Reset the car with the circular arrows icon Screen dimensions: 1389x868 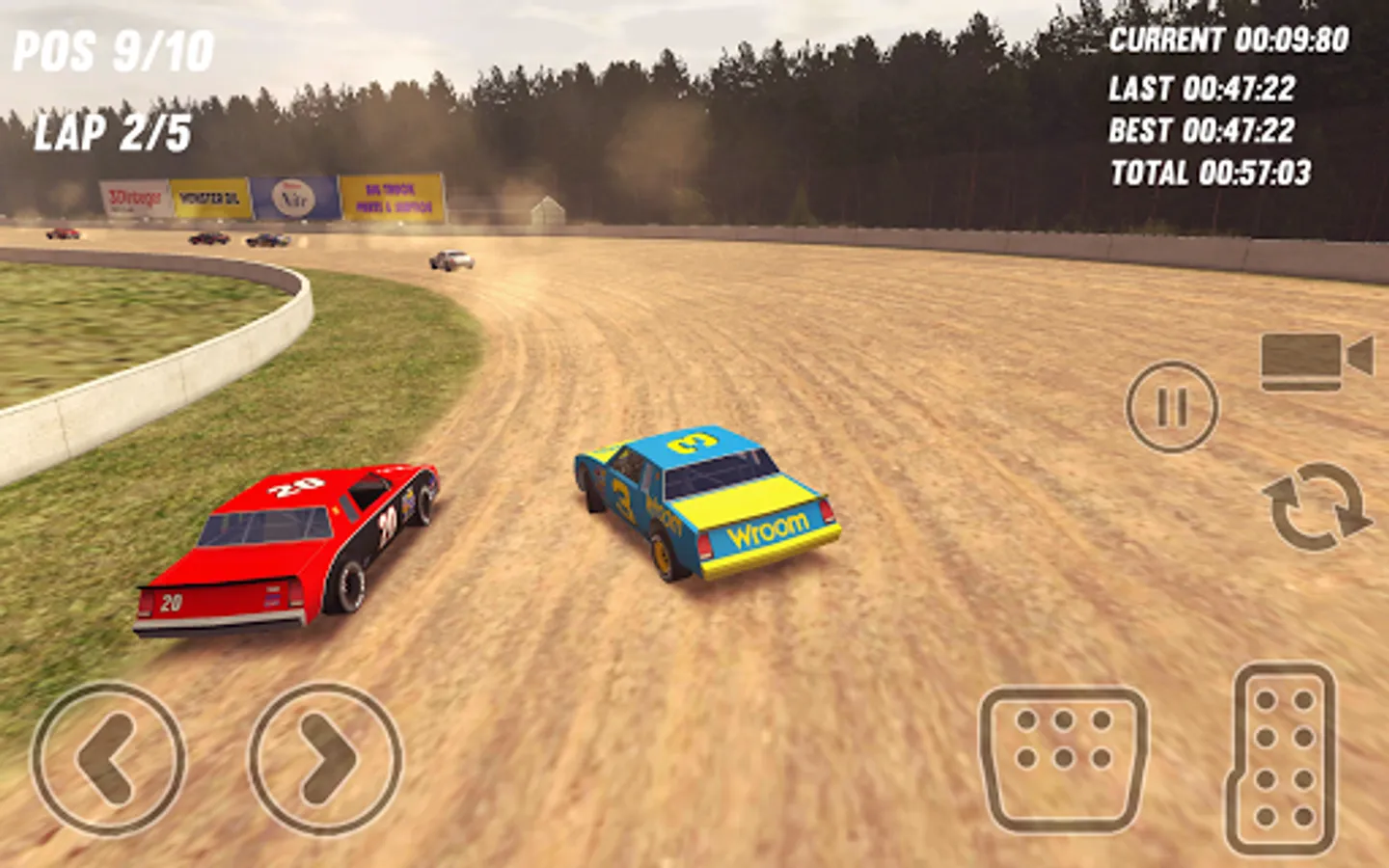pyautogui.click(x=1316, y=506)
